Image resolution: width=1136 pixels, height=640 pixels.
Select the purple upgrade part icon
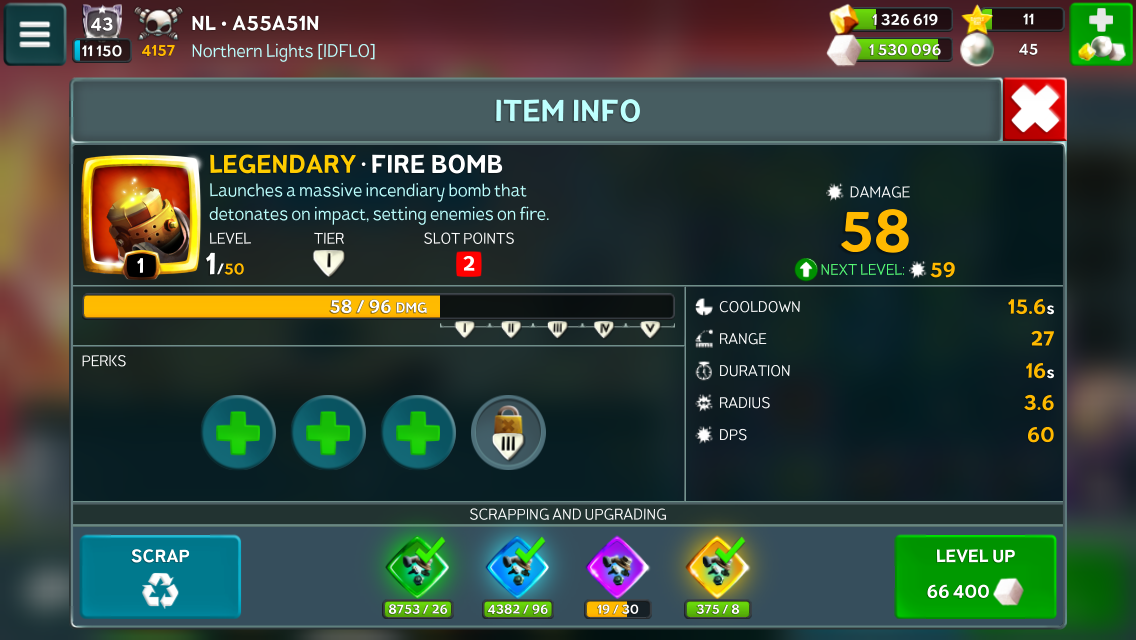[616, 568]
